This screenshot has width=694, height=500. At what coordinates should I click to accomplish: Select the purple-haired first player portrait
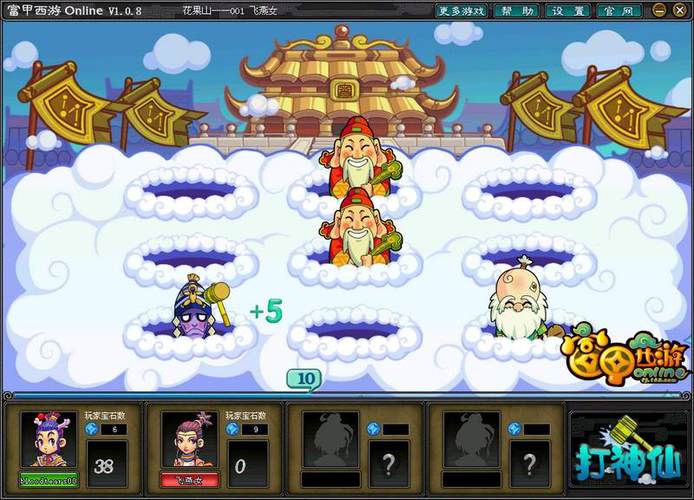click(x=48, y=438)
